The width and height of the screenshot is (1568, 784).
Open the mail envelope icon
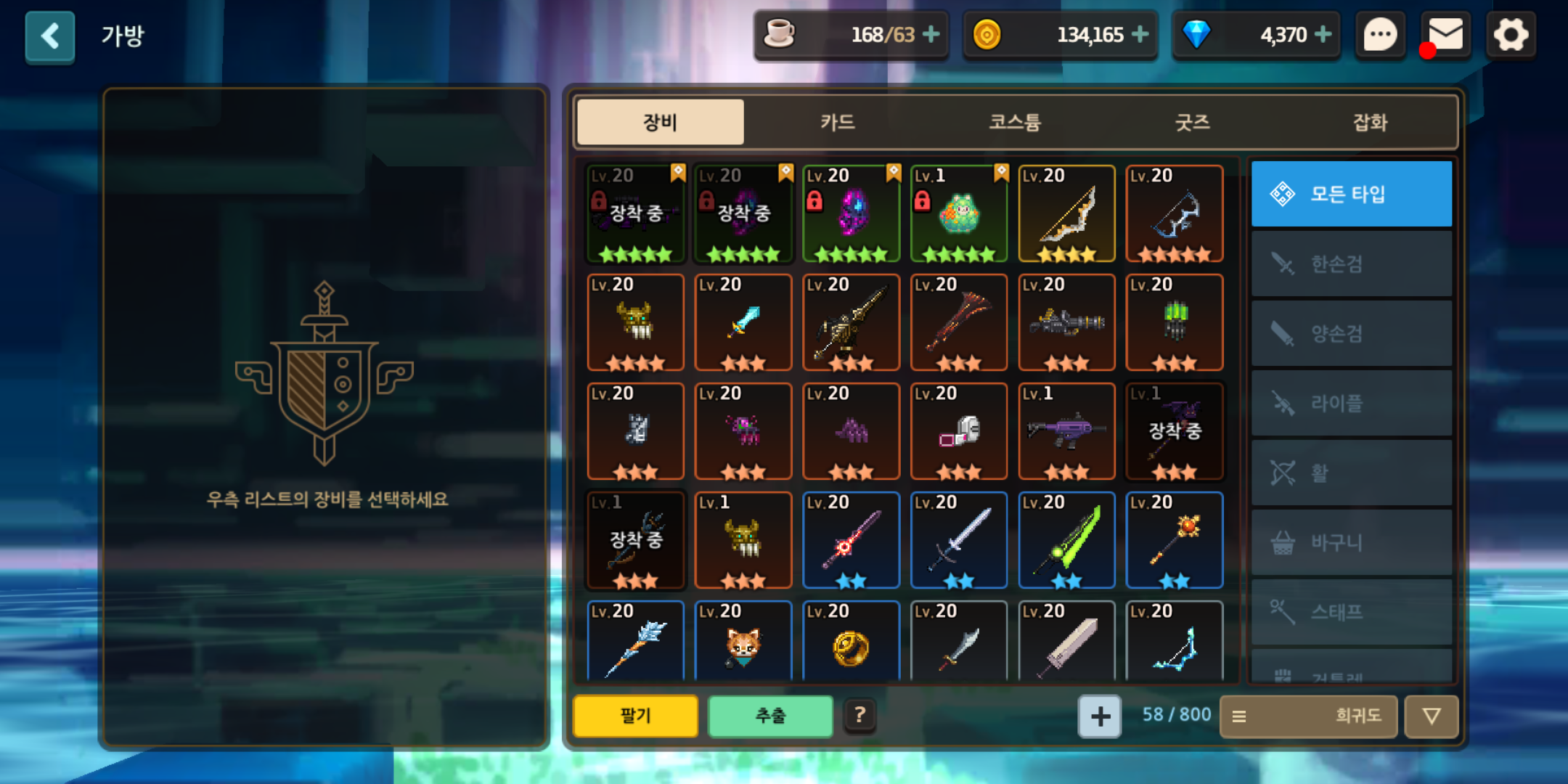[x=1445, y=35]
